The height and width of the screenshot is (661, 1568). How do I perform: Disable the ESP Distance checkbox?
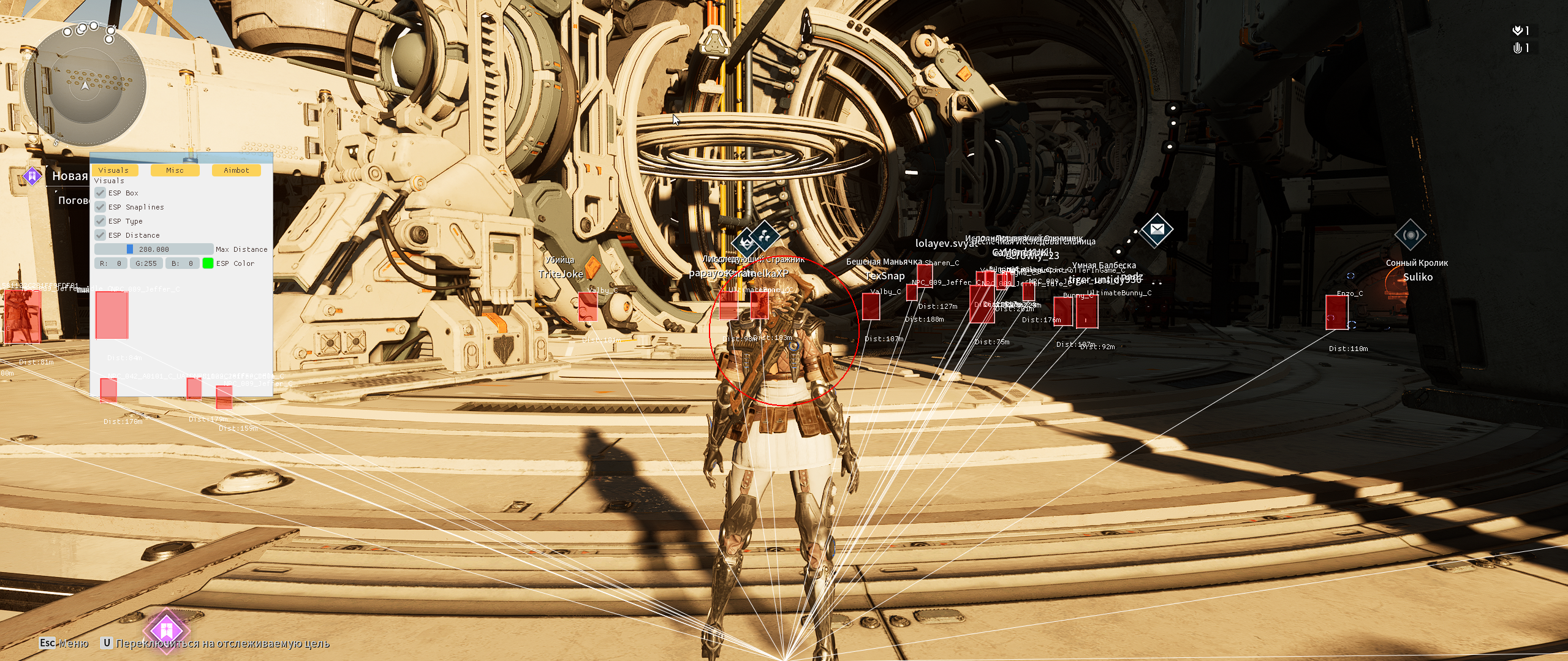pos(100,235)
